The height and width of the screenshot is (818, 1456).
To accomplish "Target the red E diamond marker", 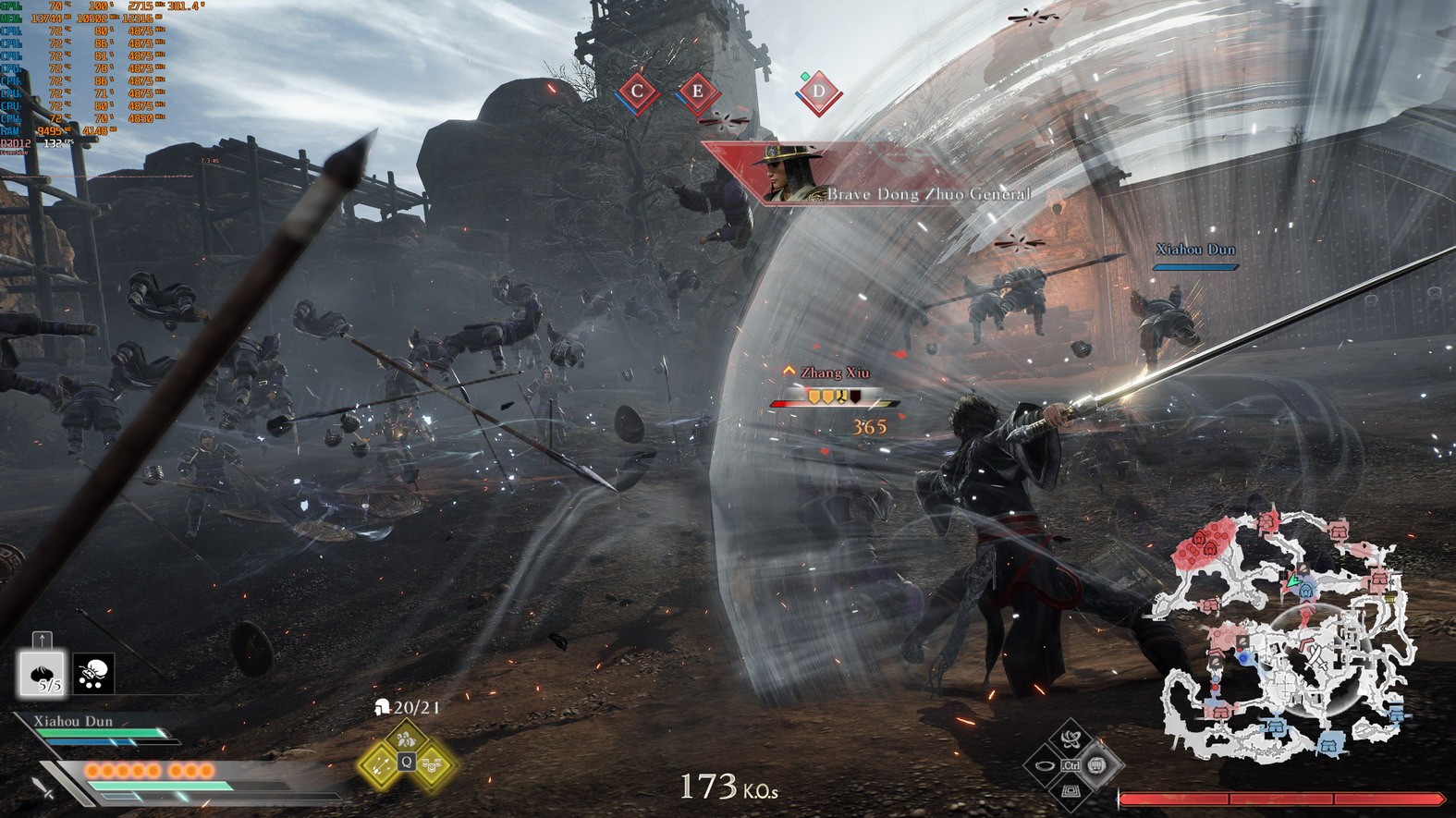I will pos(698,92).
